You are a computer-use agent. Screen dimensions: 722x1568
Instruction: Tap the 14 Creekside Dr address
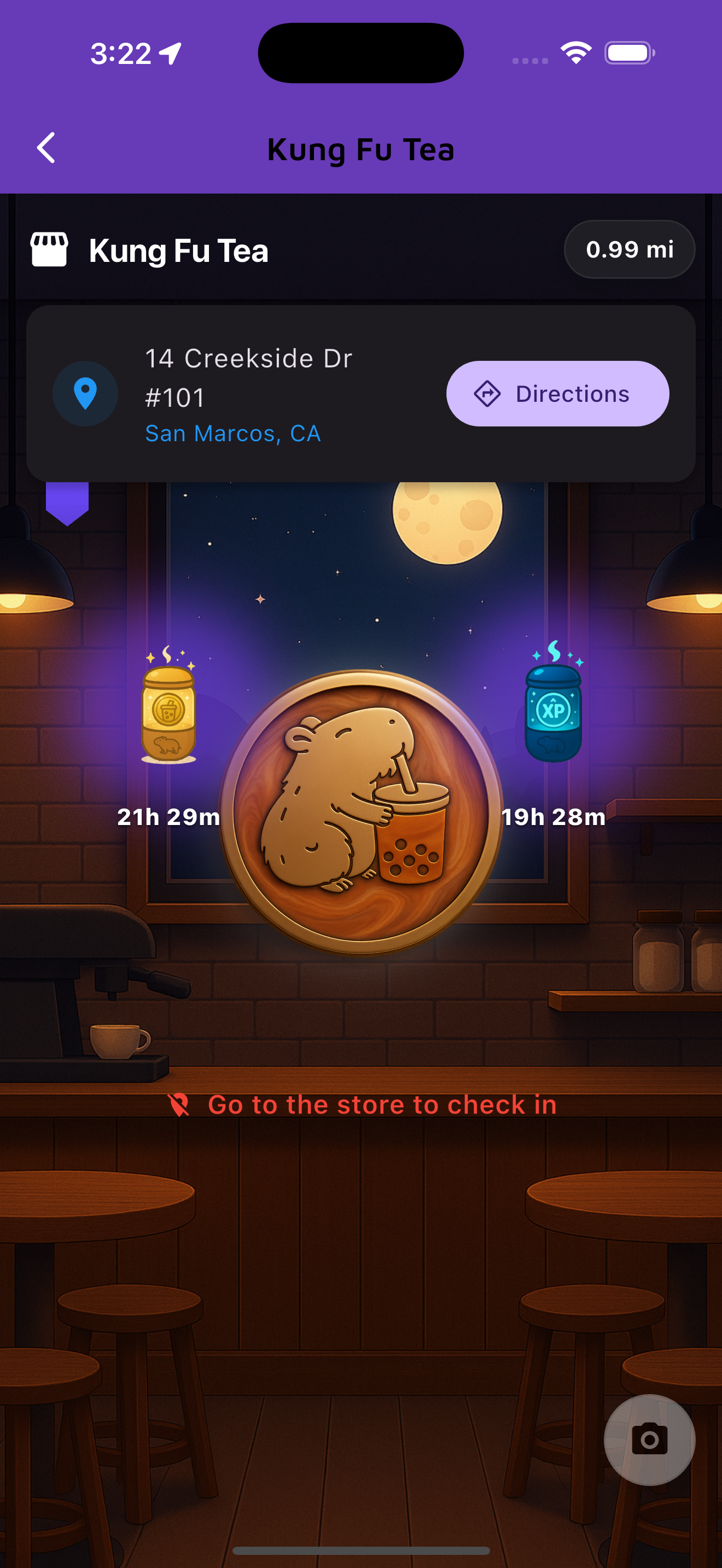(249, 358)
